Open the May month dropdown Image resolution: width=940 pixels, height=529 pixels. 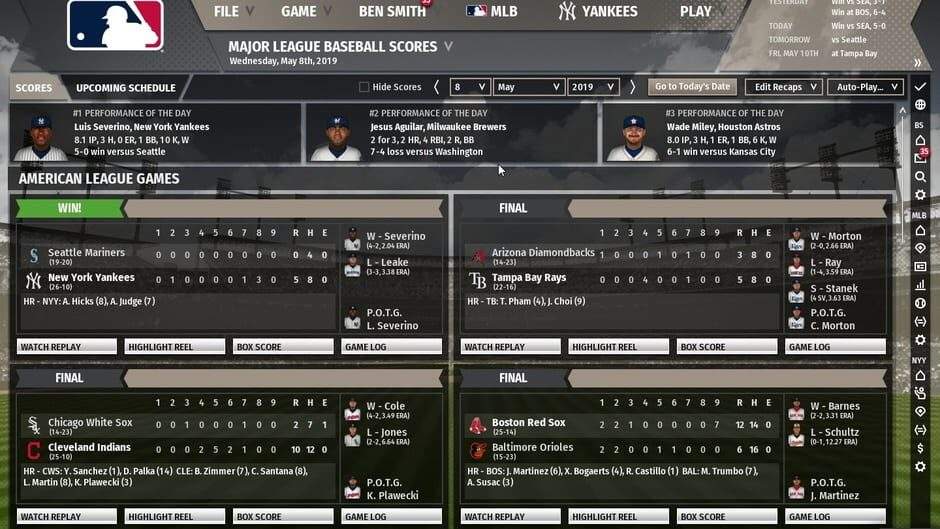pyautogui.click(x=529, y=87)
